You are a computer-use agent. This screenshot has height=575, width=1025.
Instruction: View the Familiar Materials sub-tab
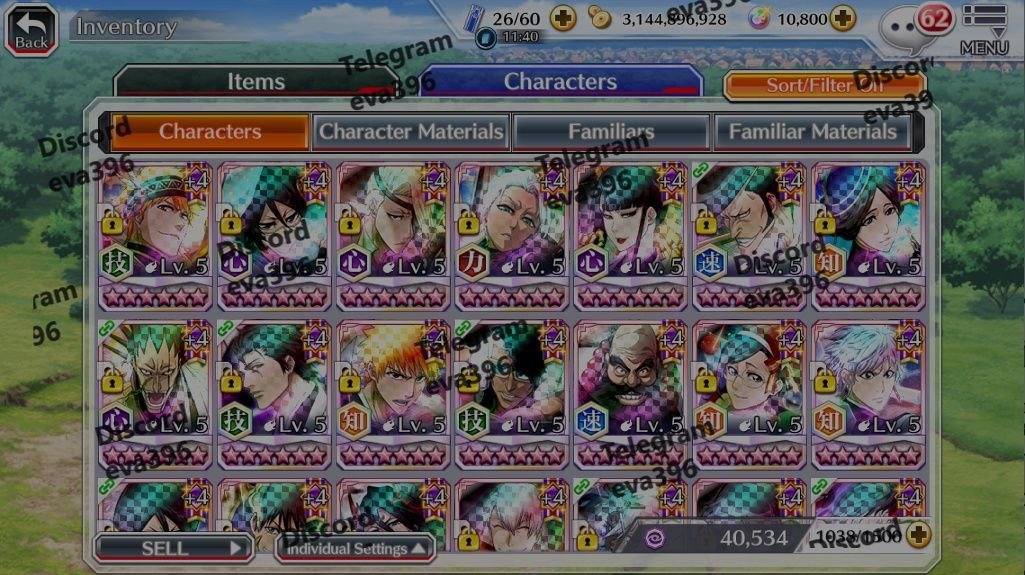pyautogui.click(x=812, y=131)
